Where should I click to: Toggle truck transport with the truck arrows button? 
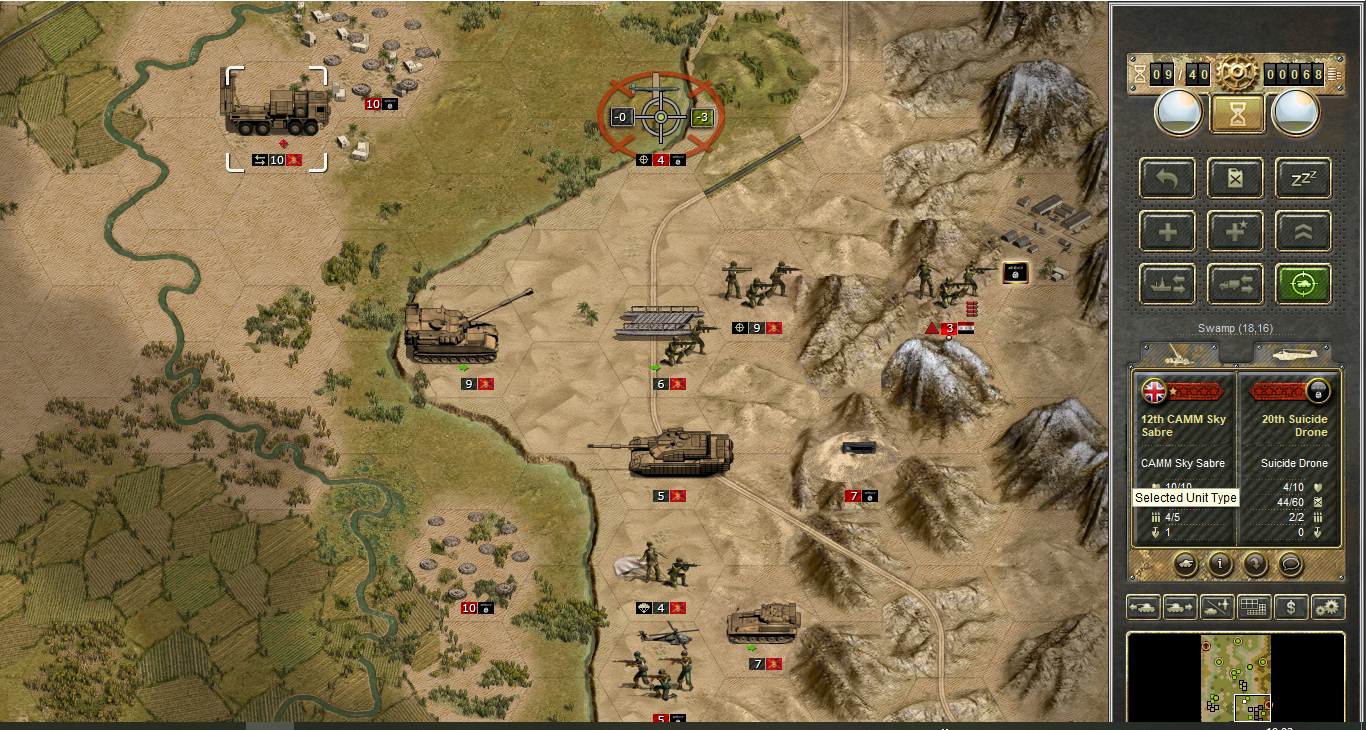pyautogui.click(x=1236, y=284)
